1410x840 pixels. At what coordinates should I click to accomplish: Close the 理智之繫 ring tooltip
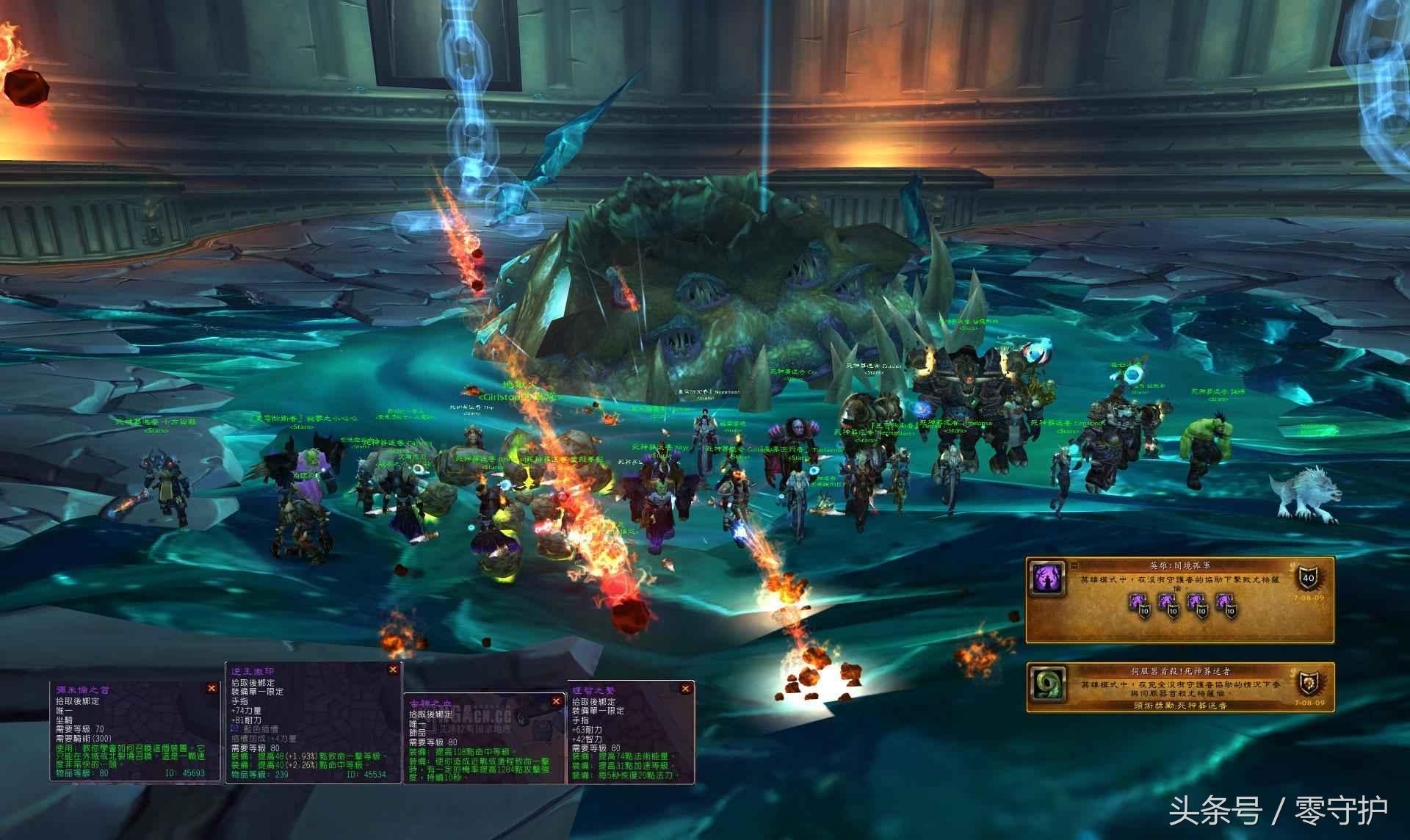(685, 689)
